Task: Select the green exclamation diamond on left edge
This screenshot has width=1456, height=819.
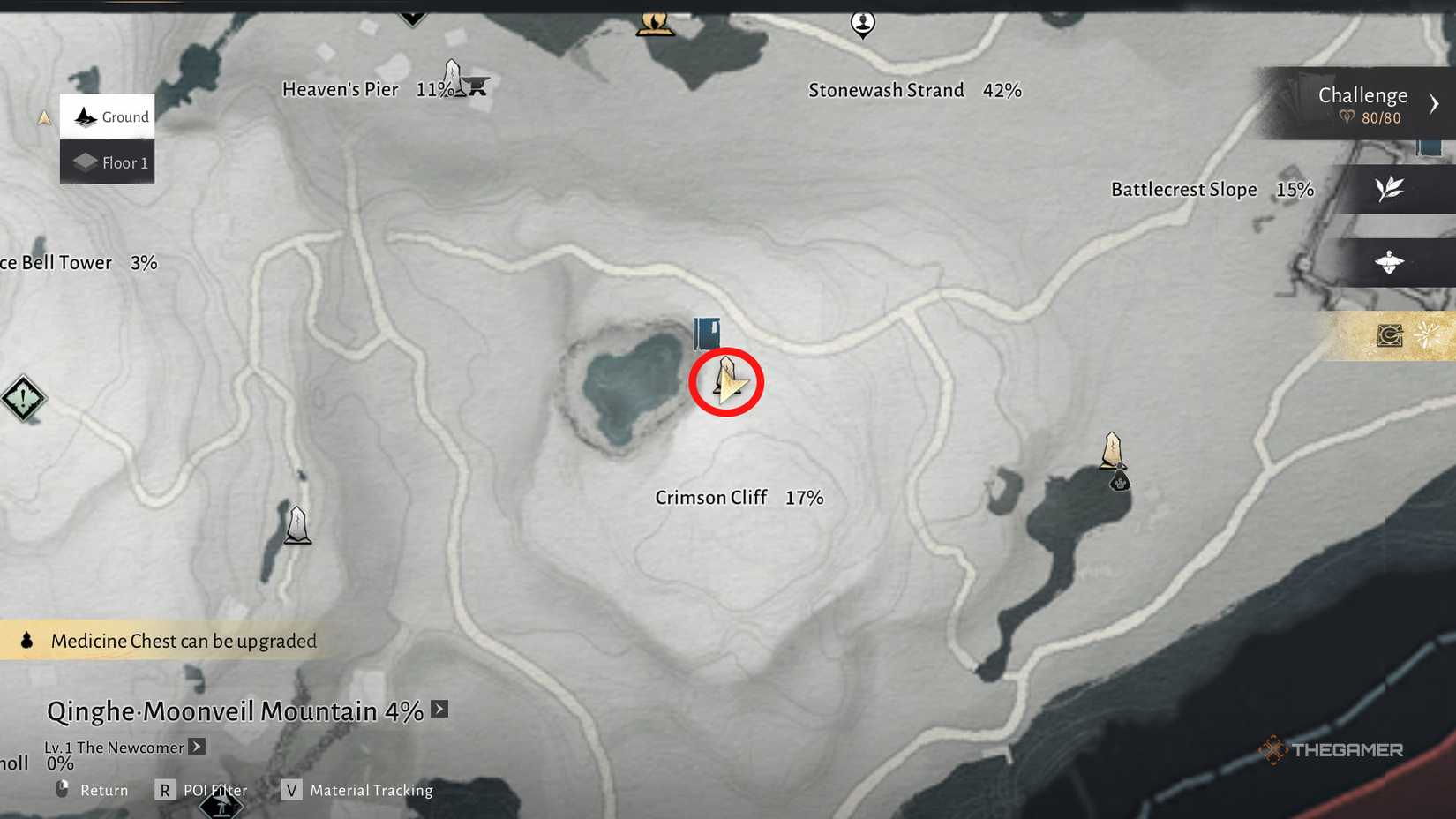Action: (22, 398)
